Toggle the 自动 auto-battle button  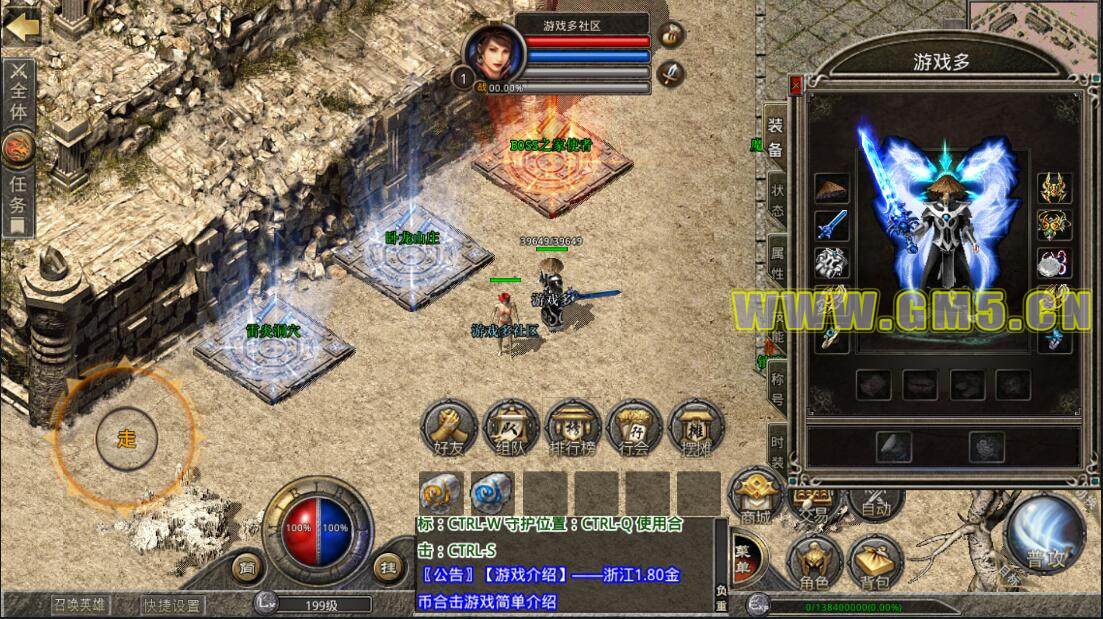click(875, 499)
